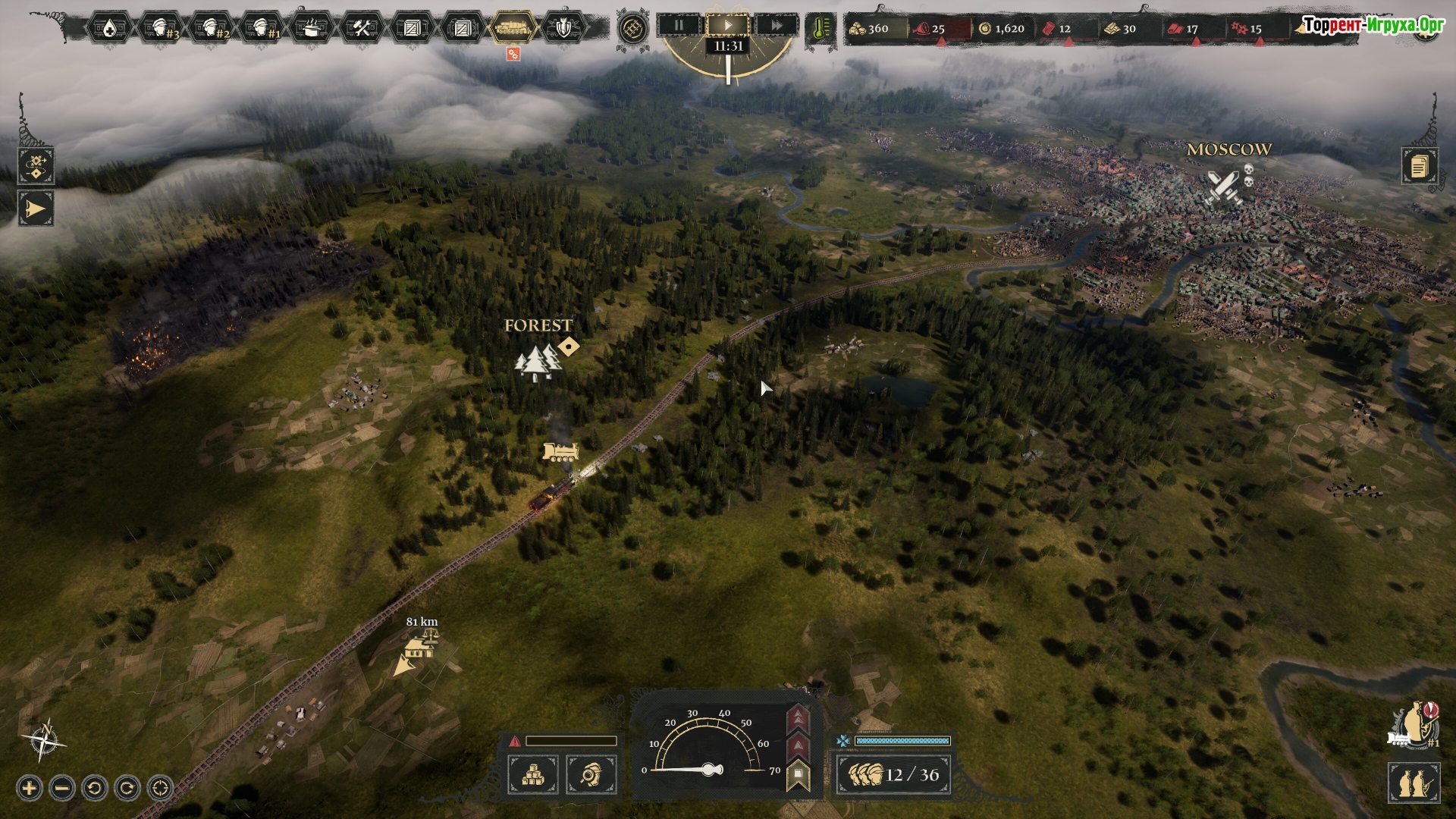Rotate camera counter-clockwise

click(x=95, y=789)
